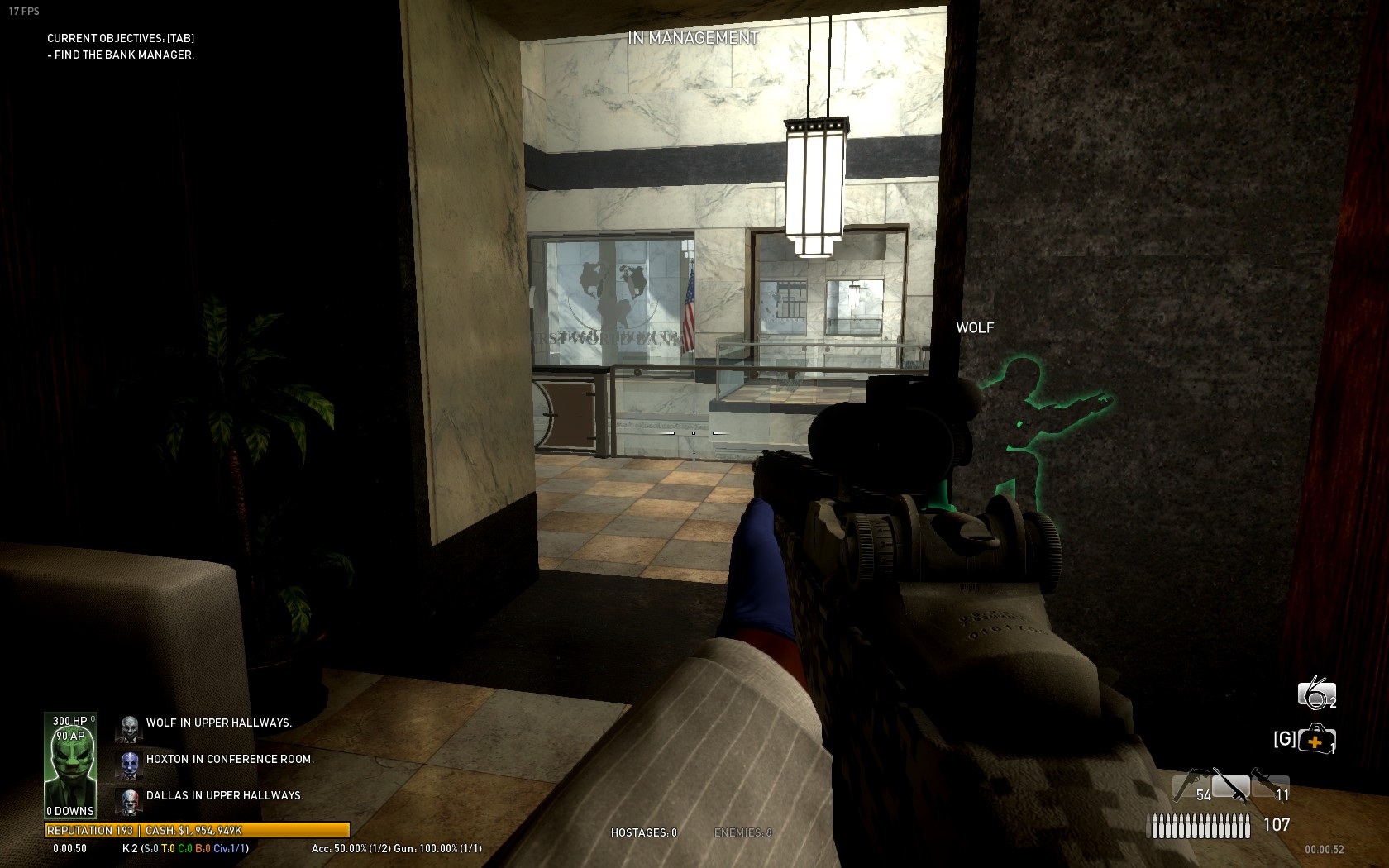Click the IN MANAGEMENT location header
This screenshot has width=1389, height=868.
(693, 36)
